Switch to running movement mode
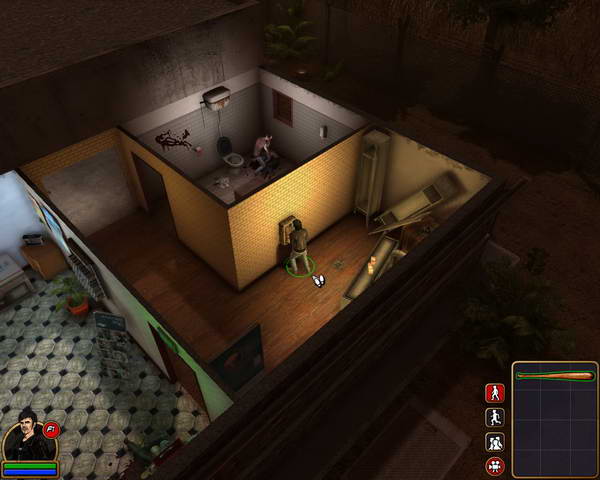 coord(495,418)
